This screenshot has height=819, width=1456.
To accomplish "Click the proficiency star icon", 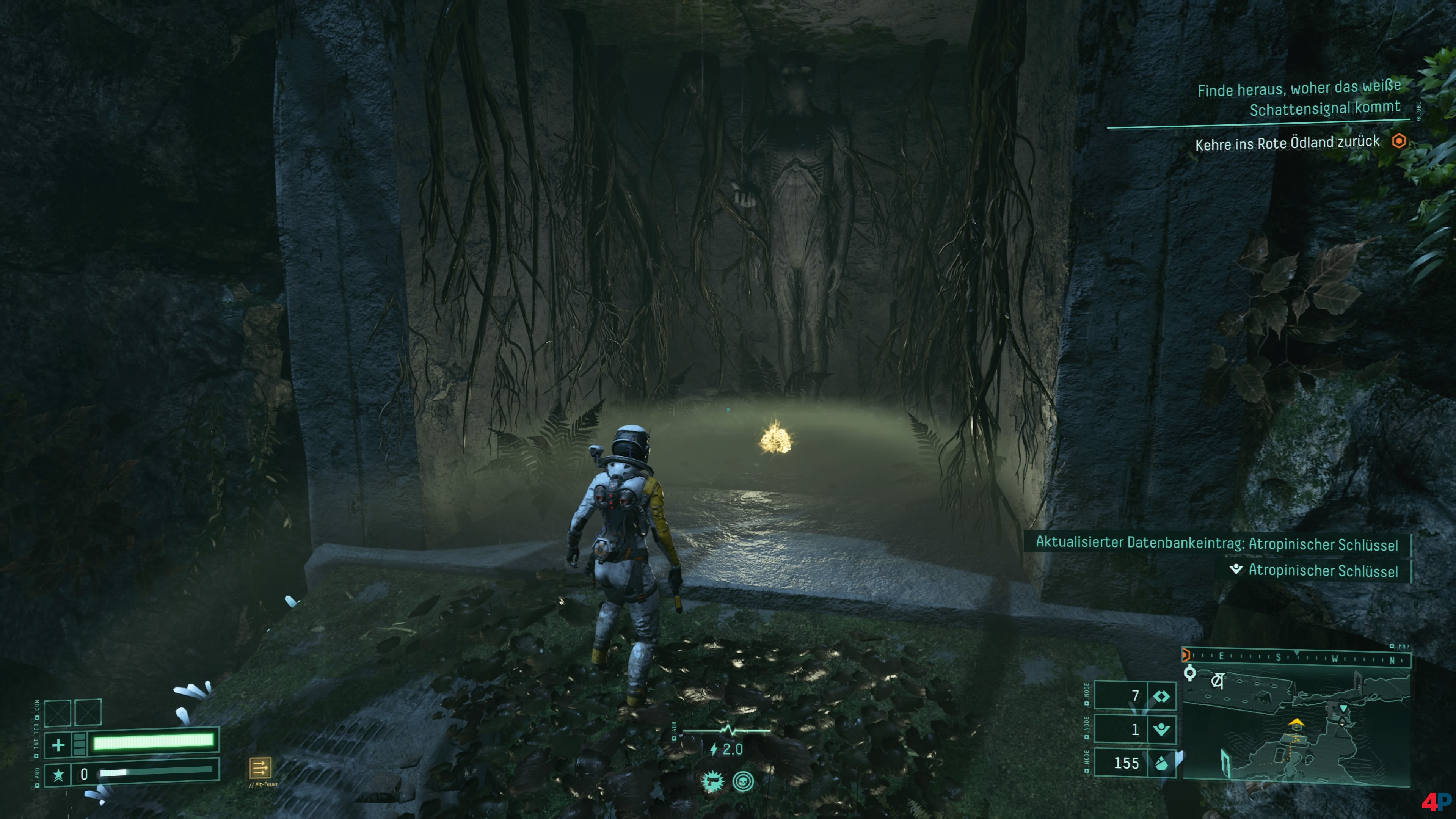I will pyautogui.click(x=58, y=774).
